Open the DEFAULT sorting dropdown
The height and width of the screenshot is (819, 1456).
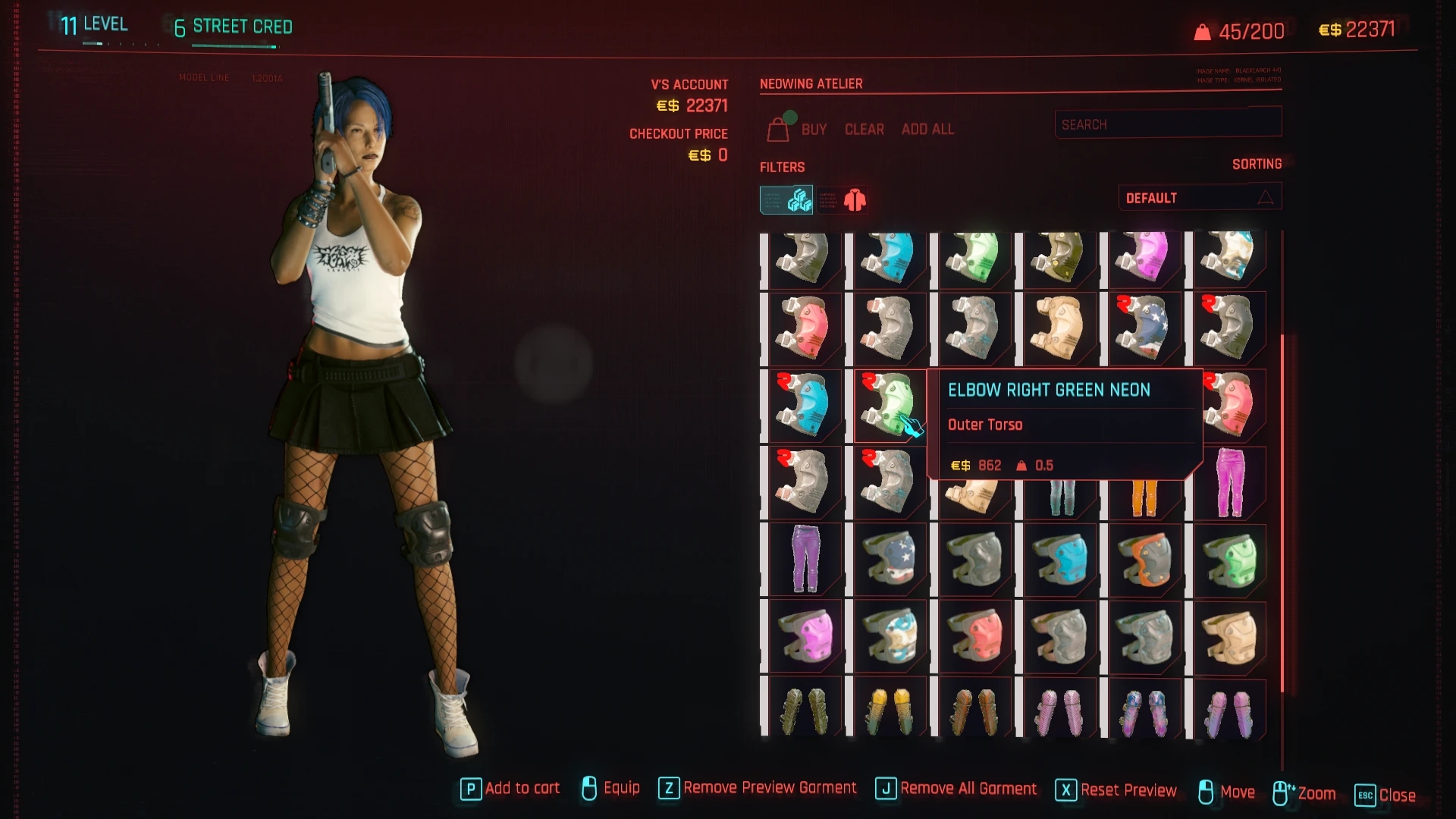coord(1199,198)
